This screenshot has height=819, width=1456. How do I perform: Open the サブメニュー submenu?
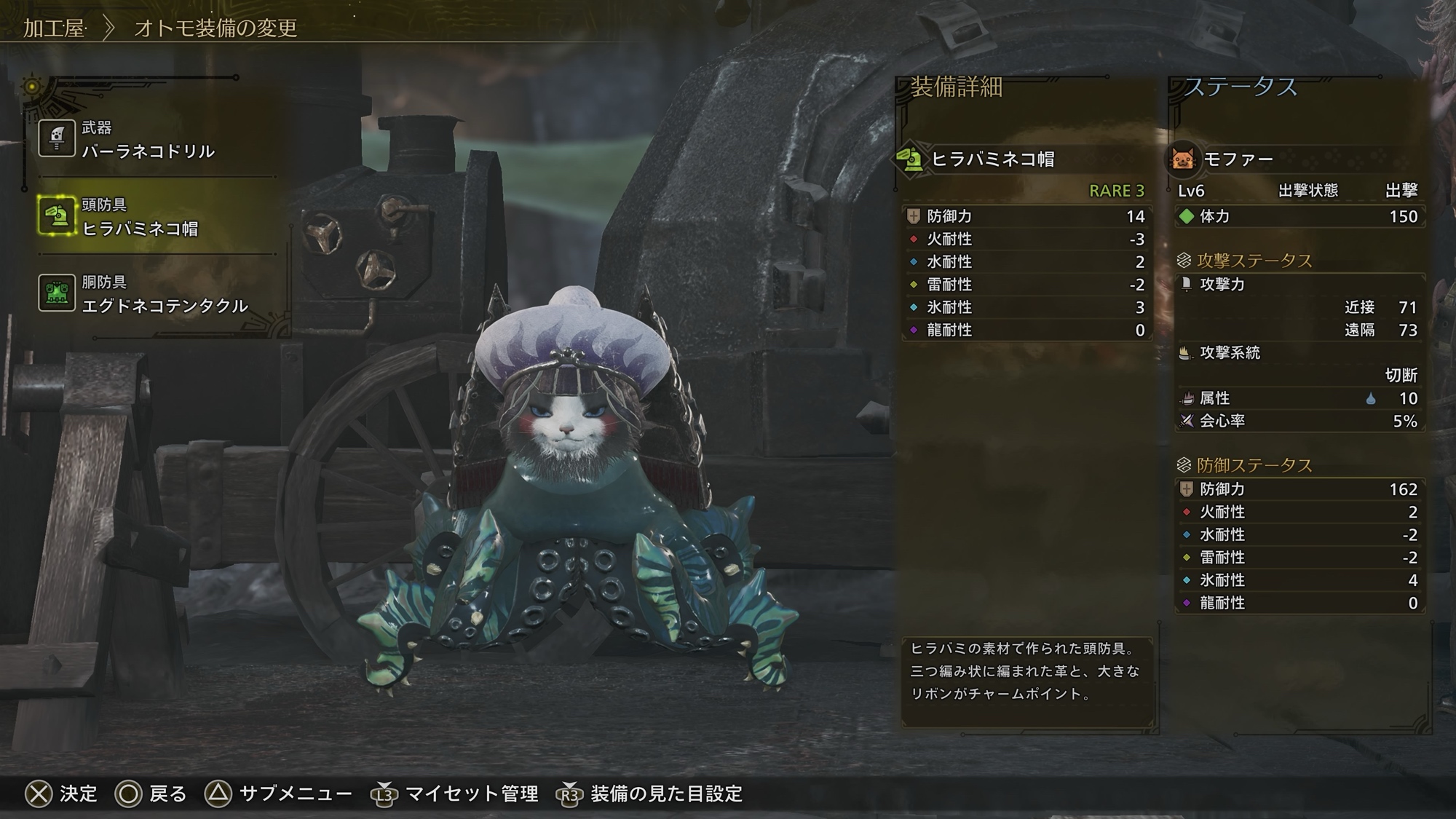pyautogui.click(x=278, y=794)
